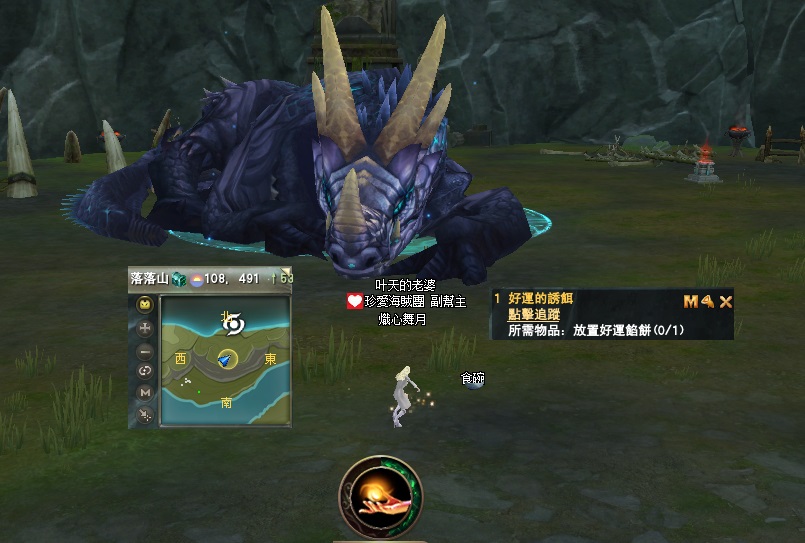Zoom in the minimap with the plus button
Viewport: 805px width, 543px height.
[145, 327]
